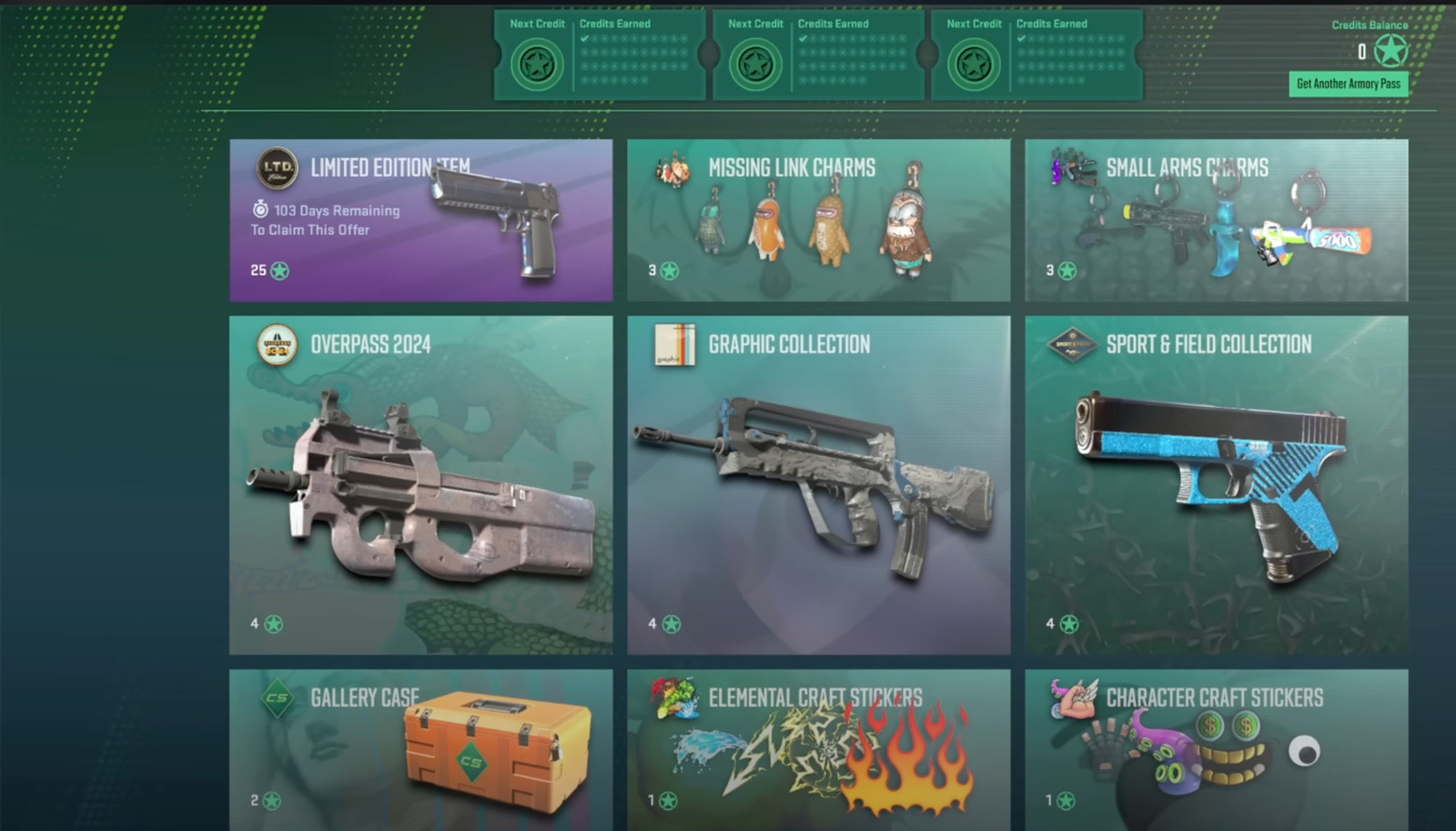The image size is (1456, 831).
Task: Choose the Elemental Craft Stickers tile
Action: pyautogui.click(x=818, y=749)
